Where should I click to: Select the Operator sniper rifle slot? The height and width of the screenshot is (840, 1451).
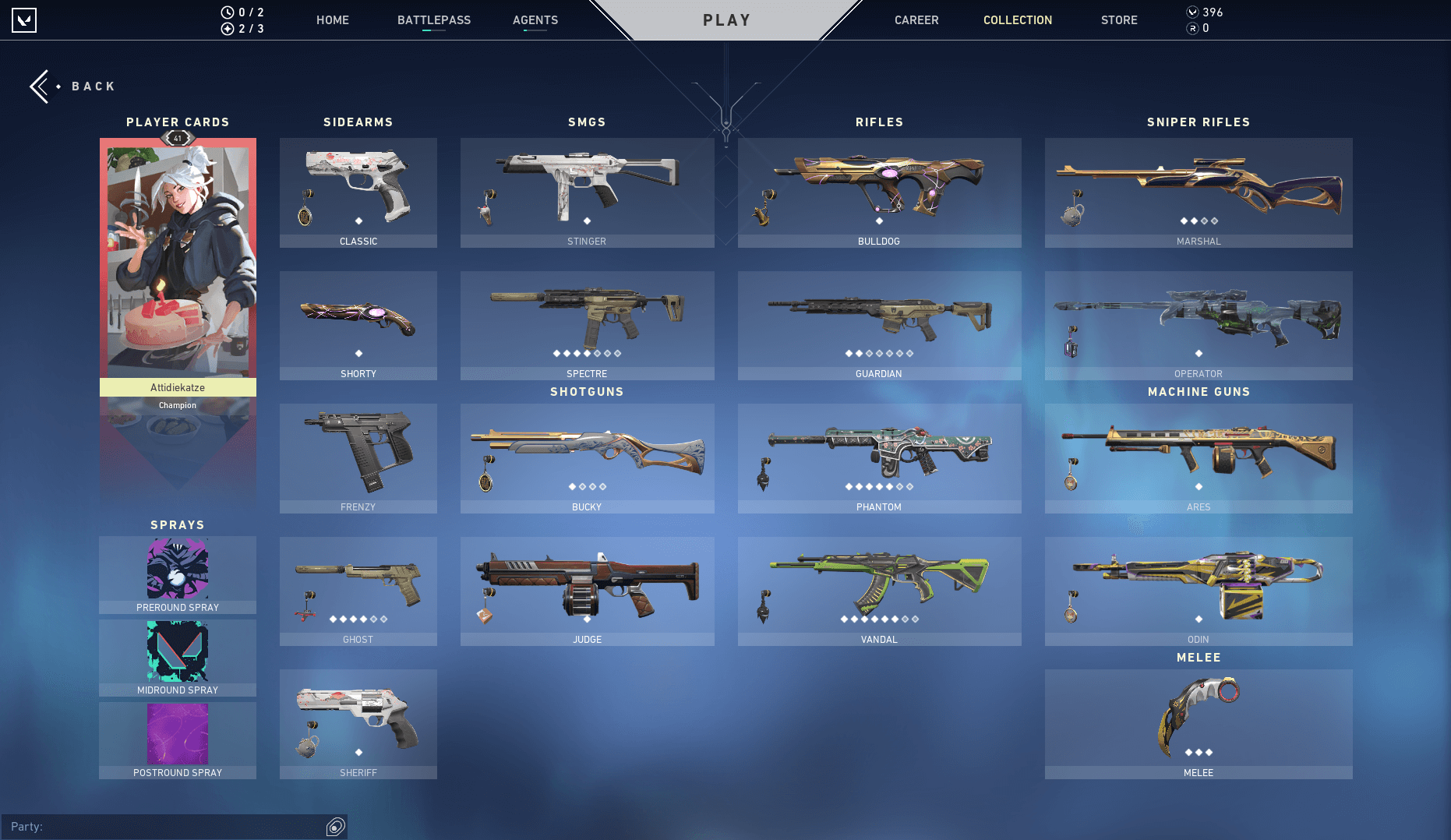click(x=1199, y=325)
